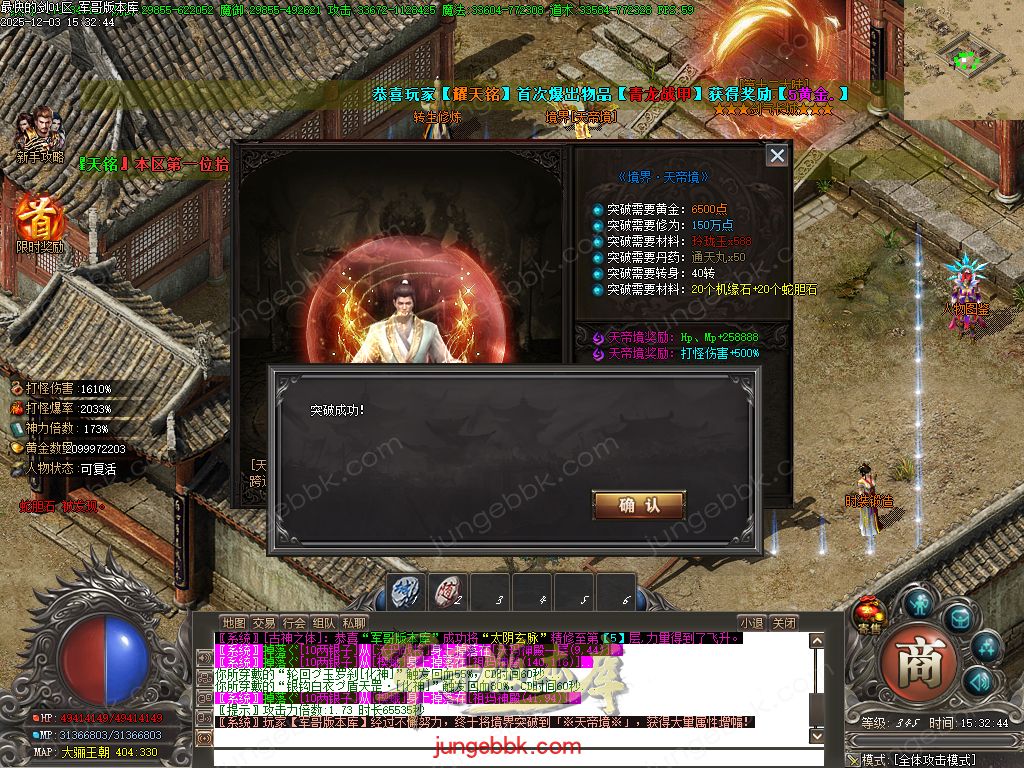Image resolution: width=1024 pixels, height=768 pixels.
Task: Open the 限时奖励 timed reward icon
Action: tap(39, 222)
